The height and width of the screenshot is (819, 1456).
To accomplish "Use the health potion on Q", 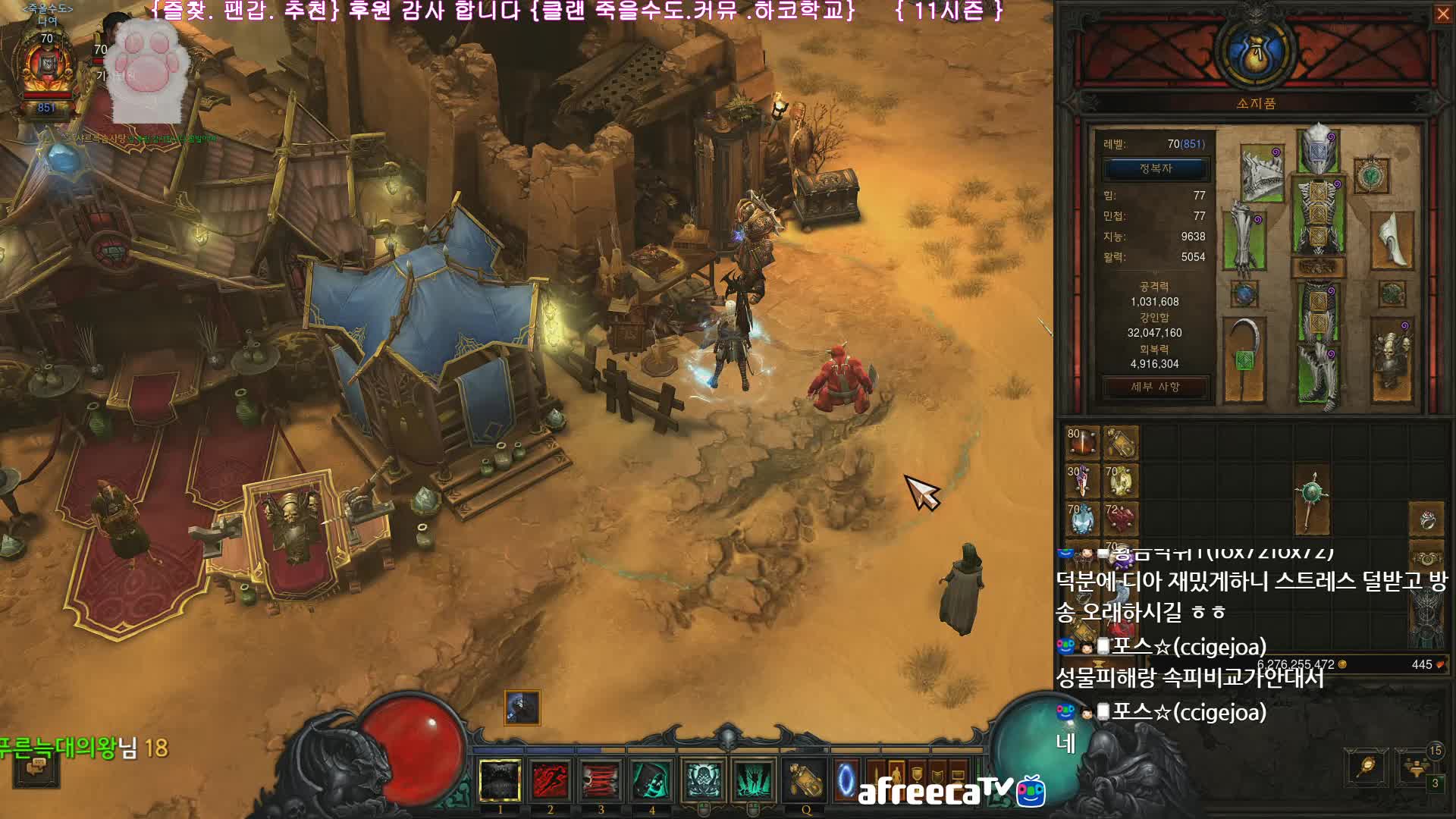I will (x=805, y=780).
